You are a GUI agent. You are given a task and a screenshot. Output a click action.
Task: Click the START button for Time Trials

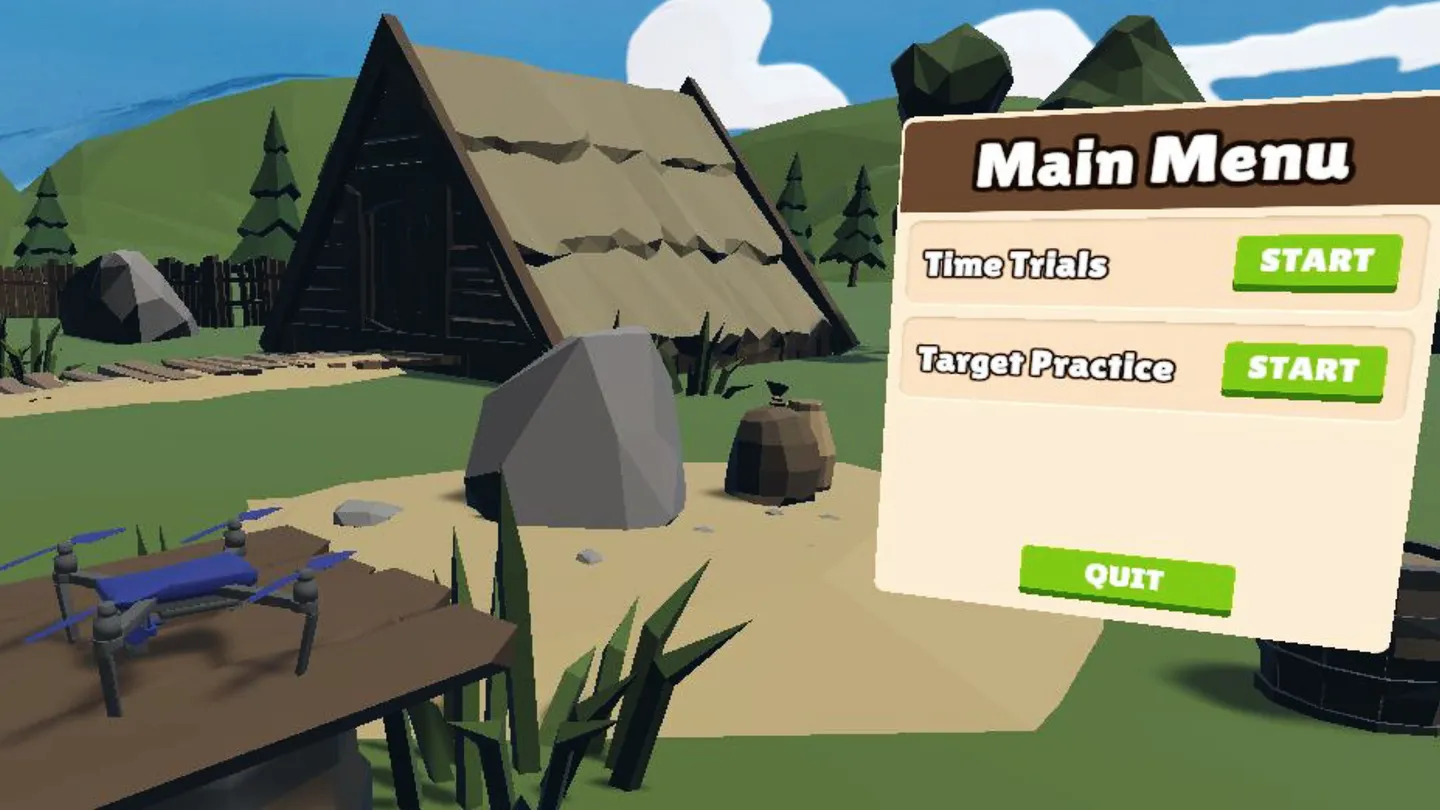(x=1316, y=262)
